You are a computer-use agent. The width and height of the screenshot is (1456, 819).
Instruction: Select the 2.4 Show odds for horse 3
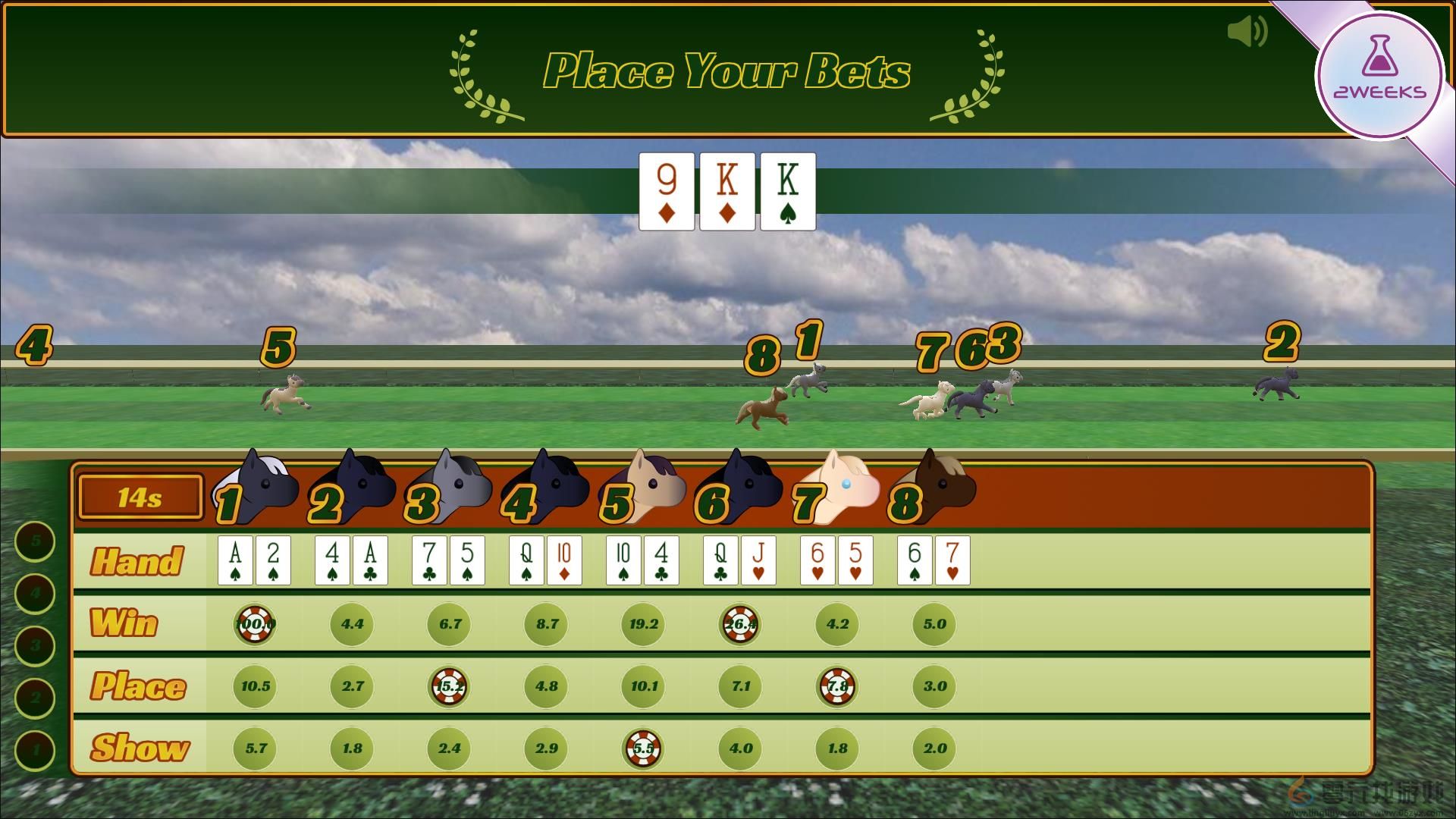pyautogui.click(x=449, y=748)
